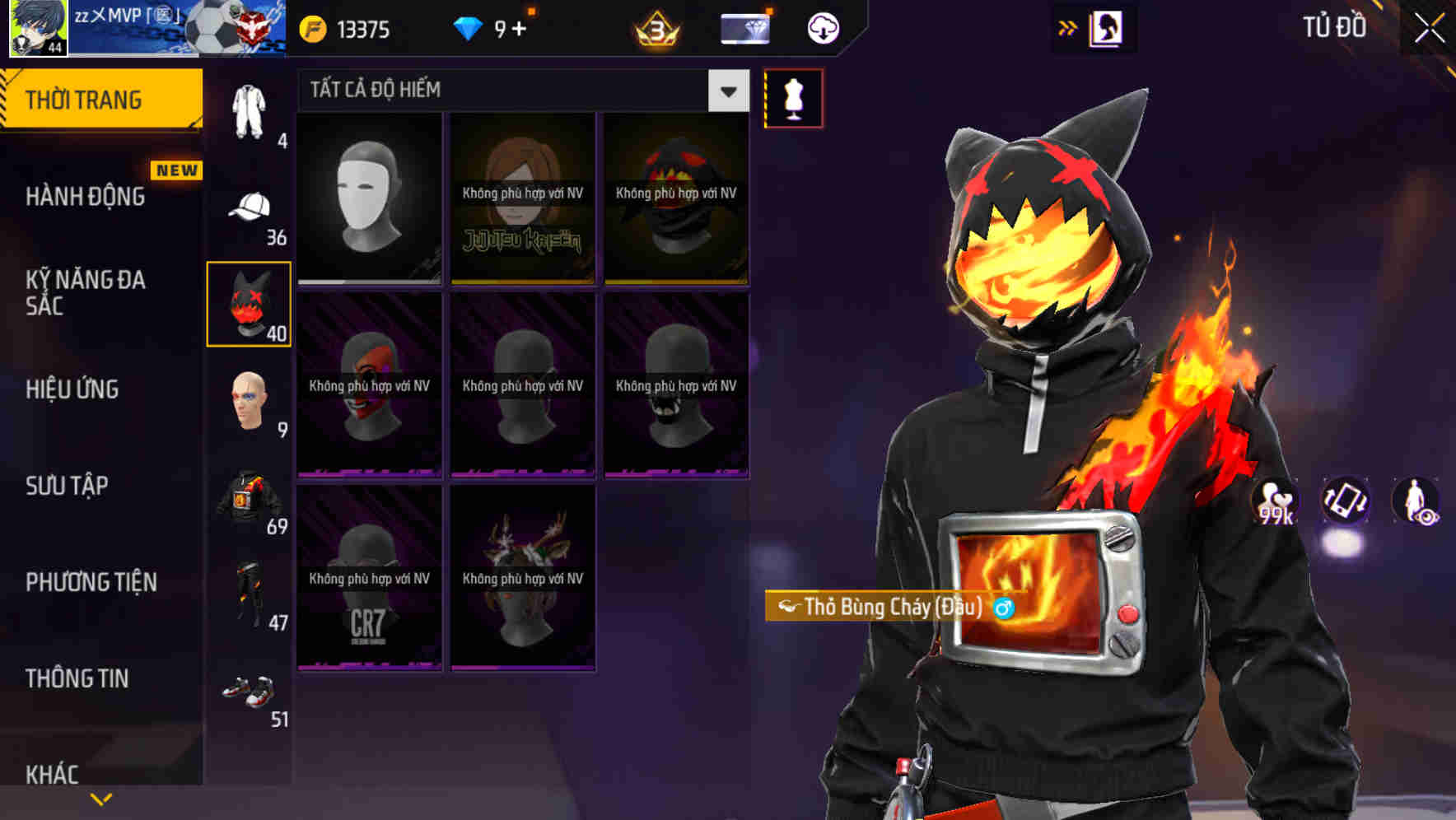Equip the plain white mask item
This screenshot has height=820, width=1456.
(x=369, y=198)
